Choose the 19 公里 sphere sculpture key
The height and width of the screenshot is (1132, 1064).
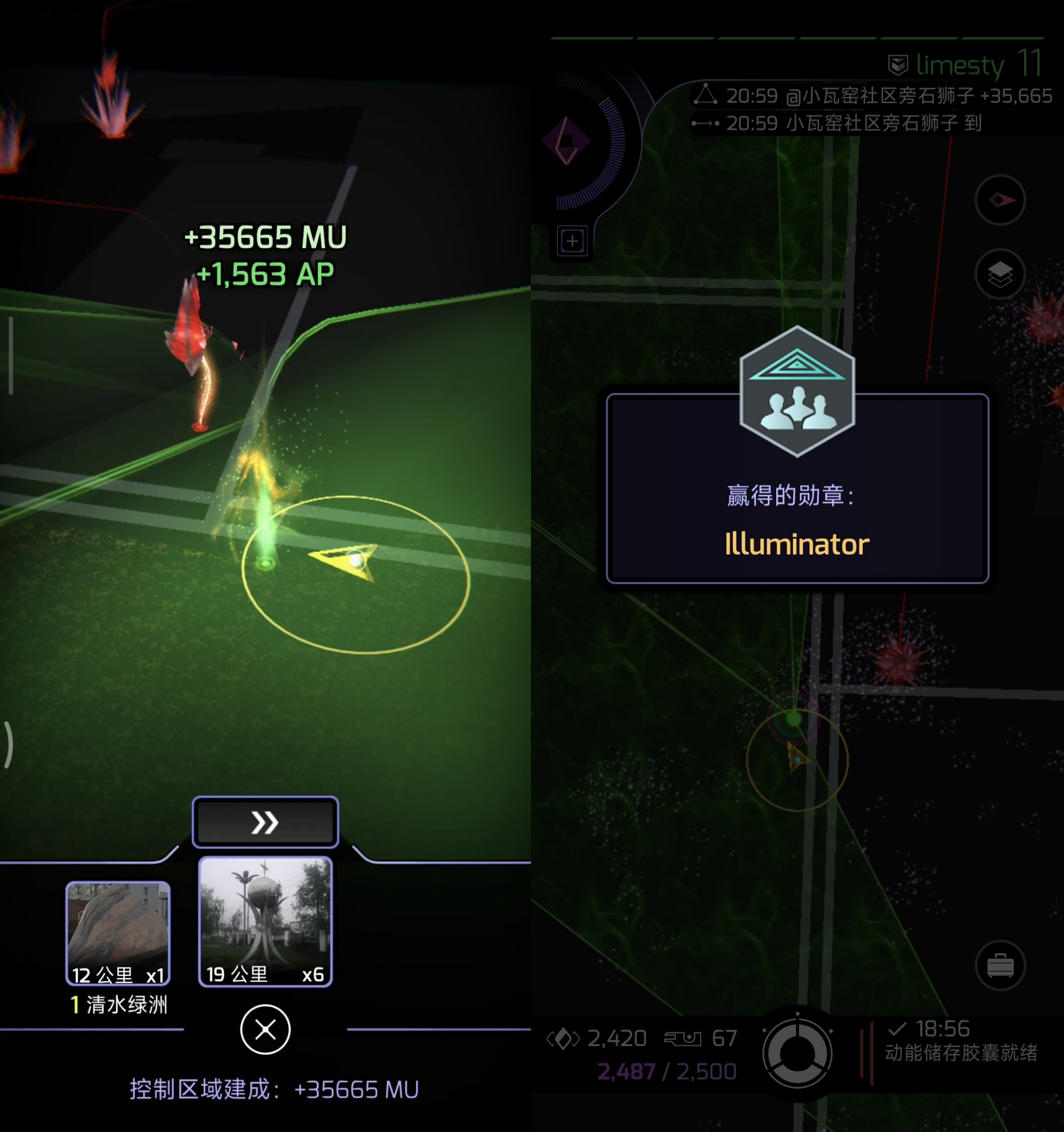pyautogui.click(x=265, y=921)
